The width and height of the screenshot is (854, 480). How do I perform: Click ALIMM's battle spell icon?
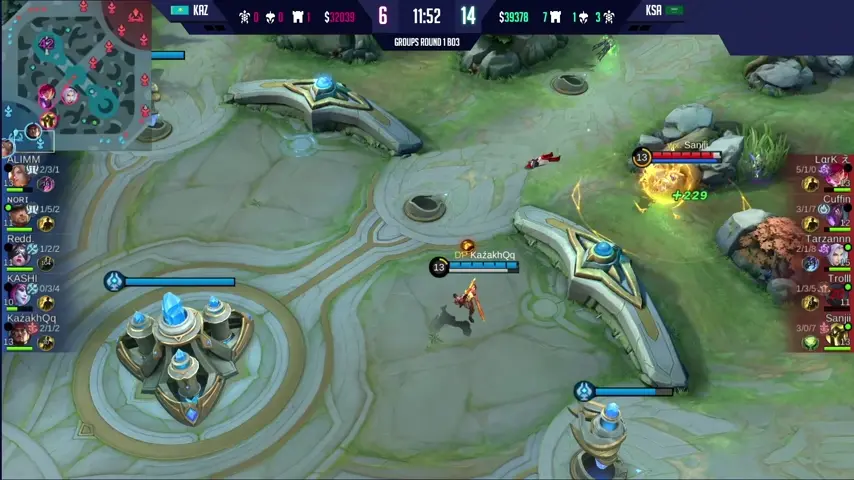click(46, 185)
